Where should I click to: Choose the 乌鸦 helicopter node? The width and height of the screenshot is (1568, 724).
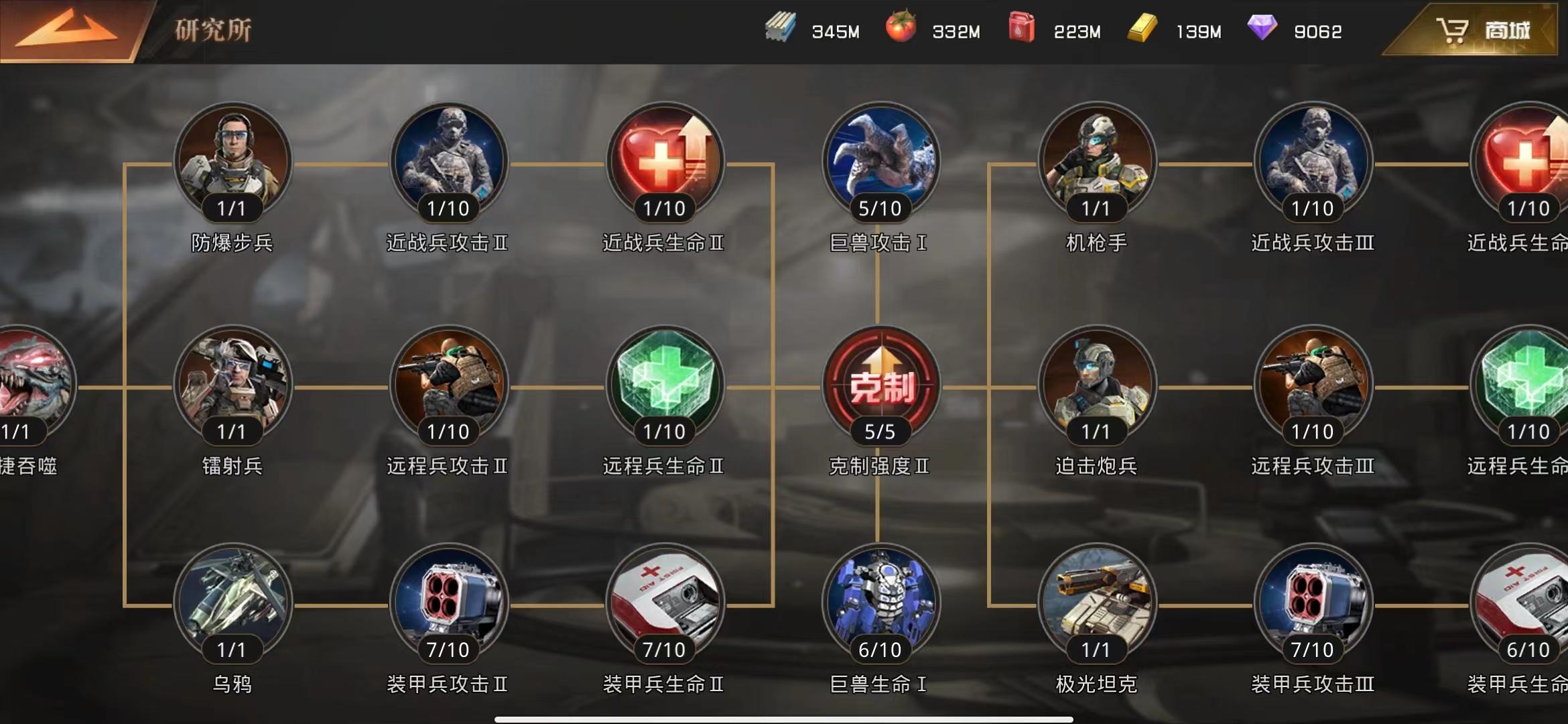[233, 602]
